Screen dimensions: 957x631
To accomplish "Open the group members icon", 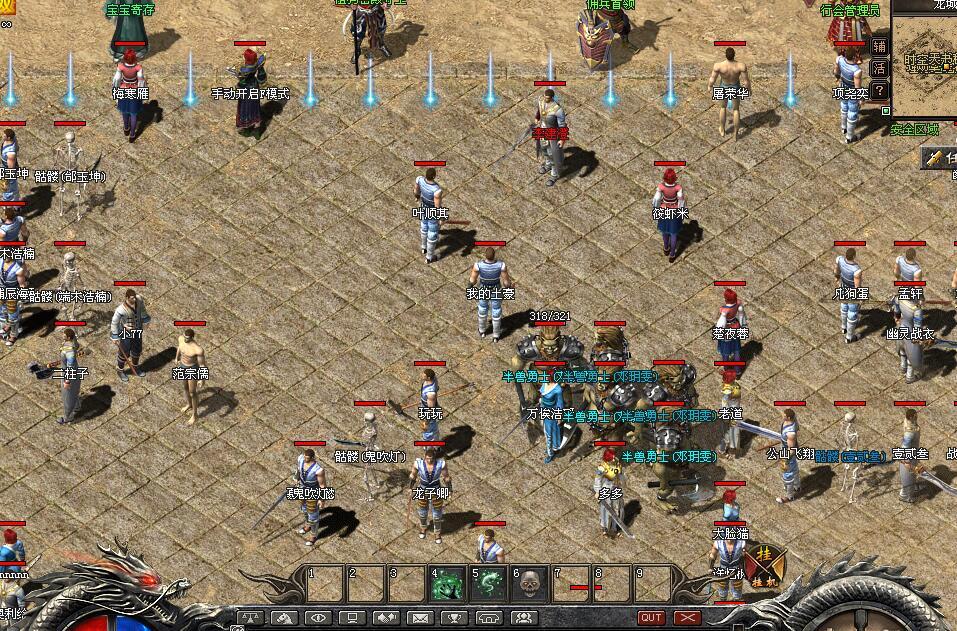I will (x=523, y=618).
